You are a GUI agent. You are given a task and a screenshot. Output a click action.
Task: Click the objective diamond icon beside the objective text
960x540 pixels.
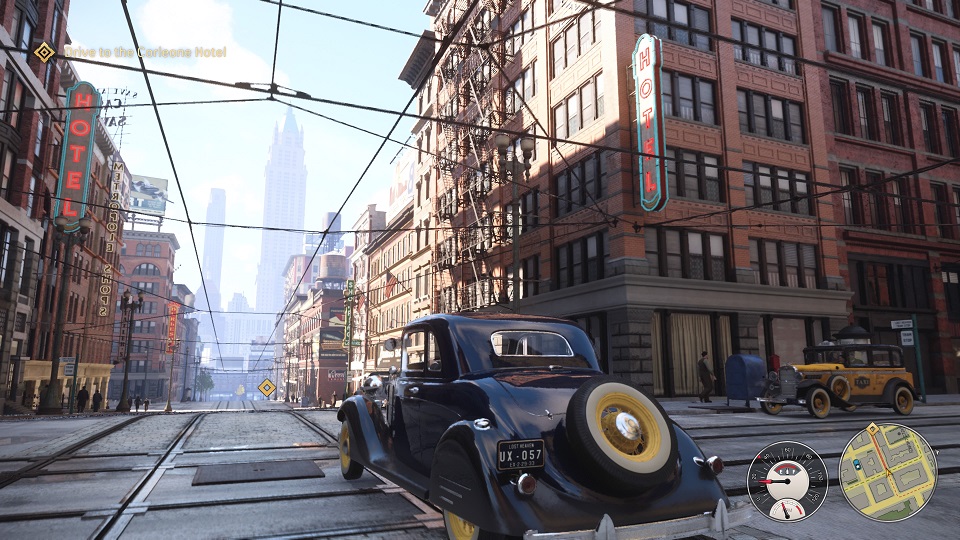coord(44,52)
